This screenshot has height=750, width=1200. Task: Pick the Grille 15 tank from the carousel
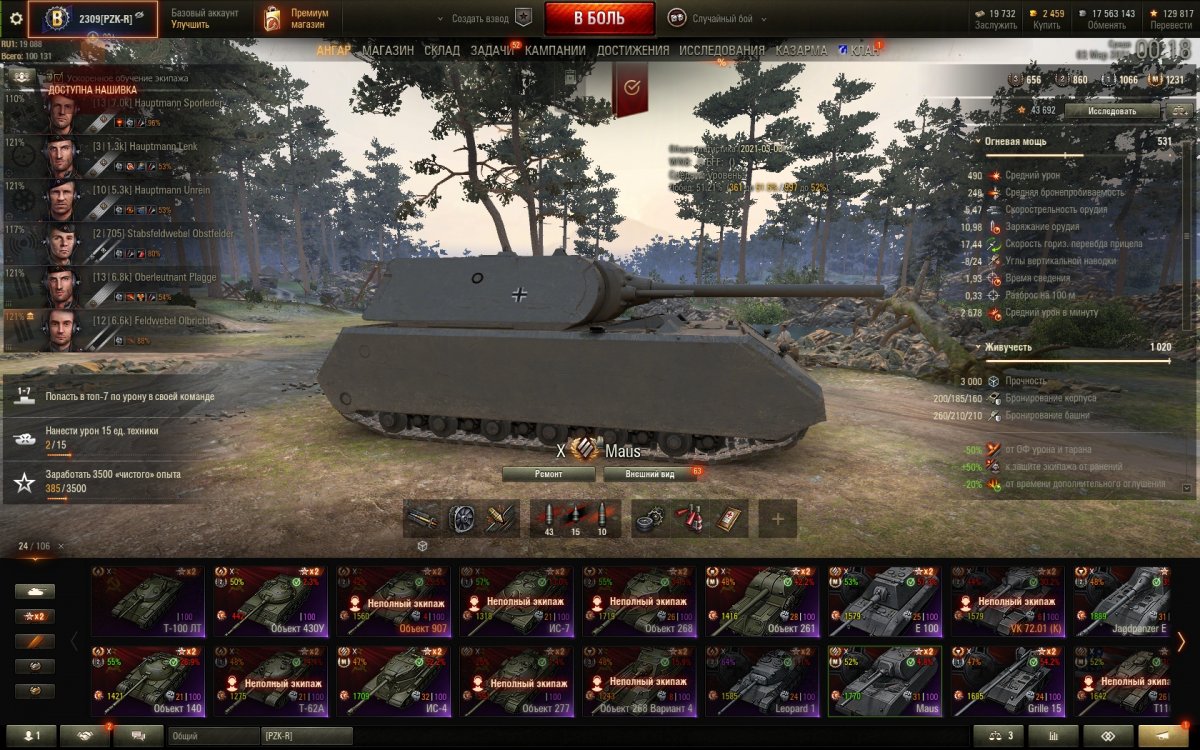[x=1008, y=681]
